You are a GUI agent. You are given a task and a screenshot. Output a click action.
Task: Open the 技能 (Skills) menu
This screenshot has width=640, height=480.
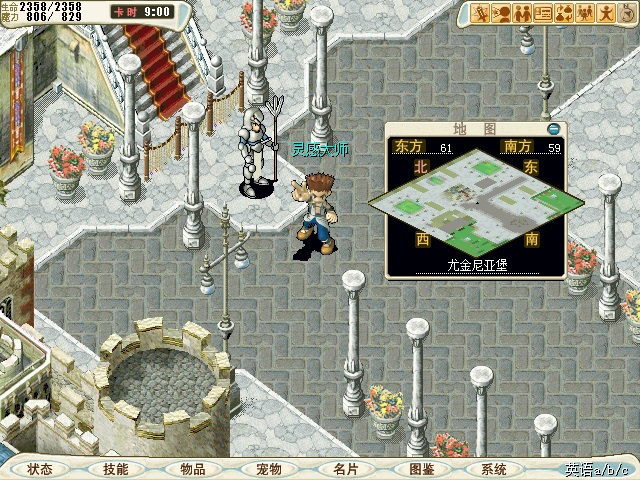[x=115, y=469]
